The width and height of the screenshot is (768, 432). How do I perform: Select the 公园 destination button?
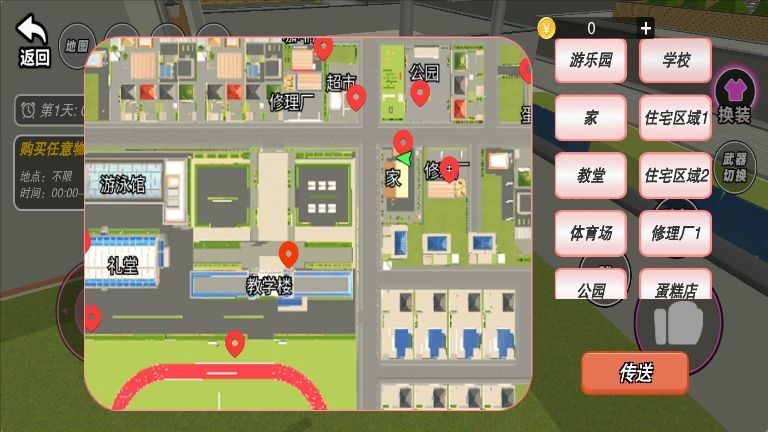point(590,285)
